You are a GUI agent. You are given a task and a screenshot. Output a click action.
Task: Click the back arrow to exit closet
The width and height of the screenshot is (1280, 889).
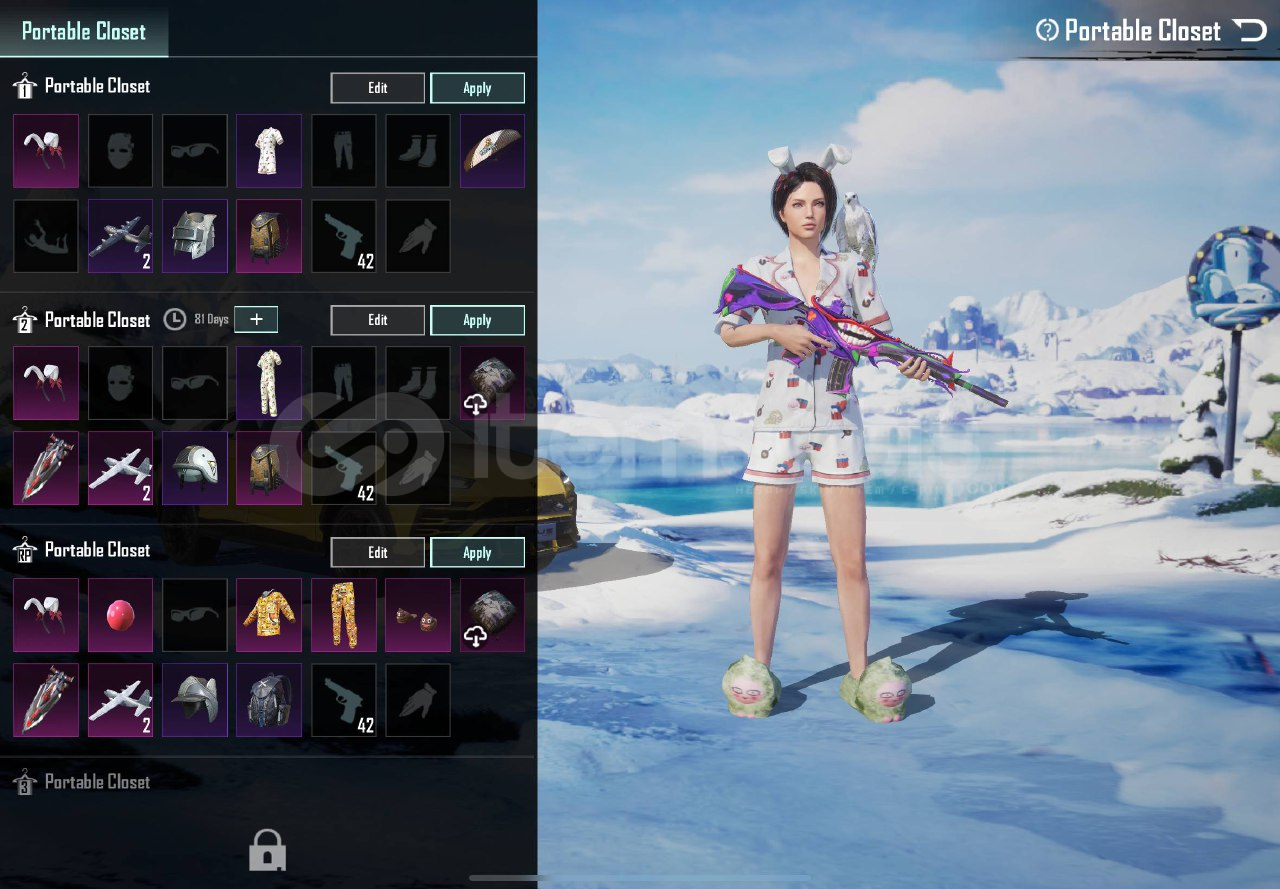[x=1250, y=30]
